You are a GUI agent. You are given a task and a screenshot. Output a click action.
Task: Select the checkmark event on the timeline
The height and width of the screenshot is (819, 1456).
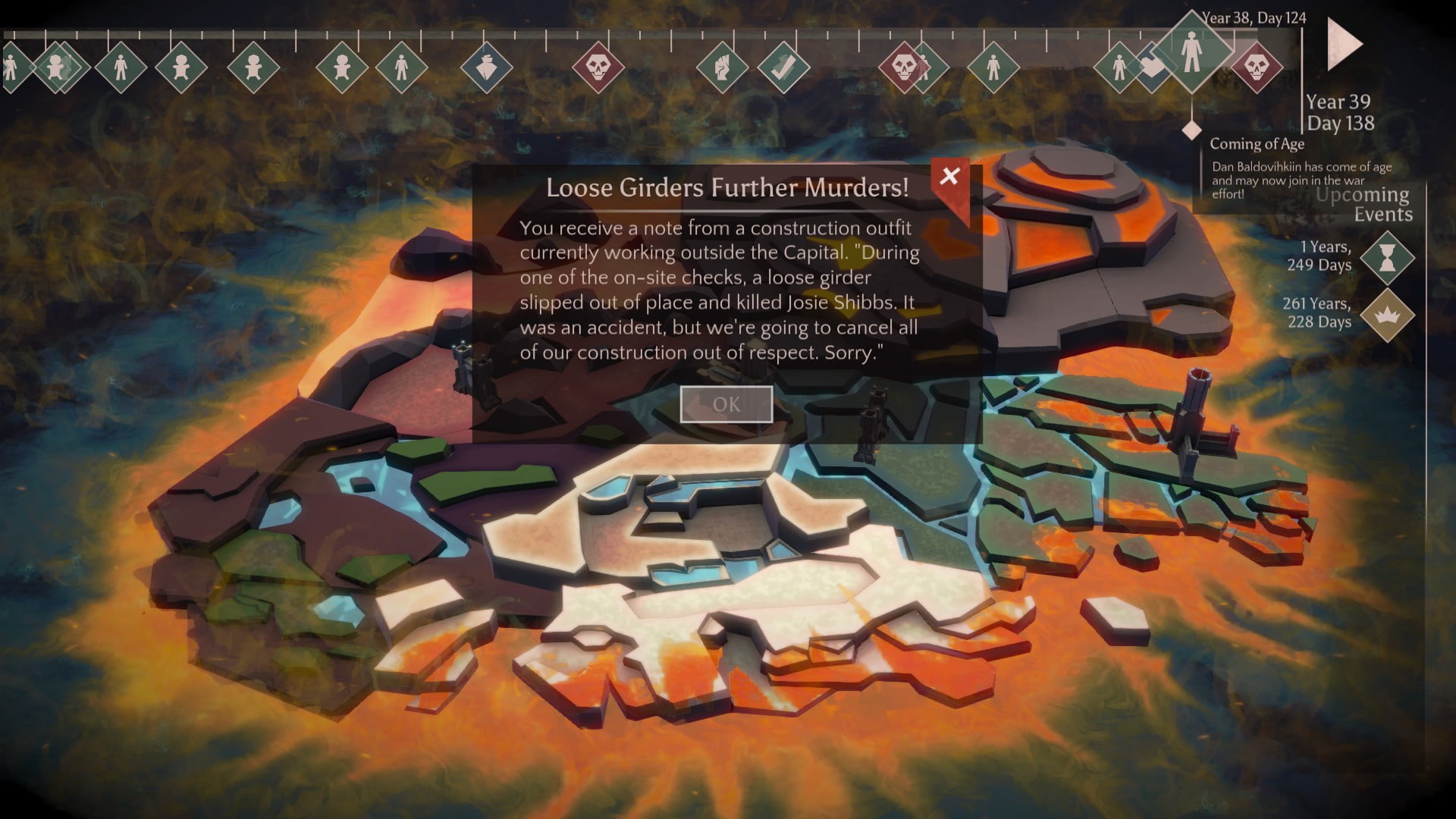coord(783,67)
